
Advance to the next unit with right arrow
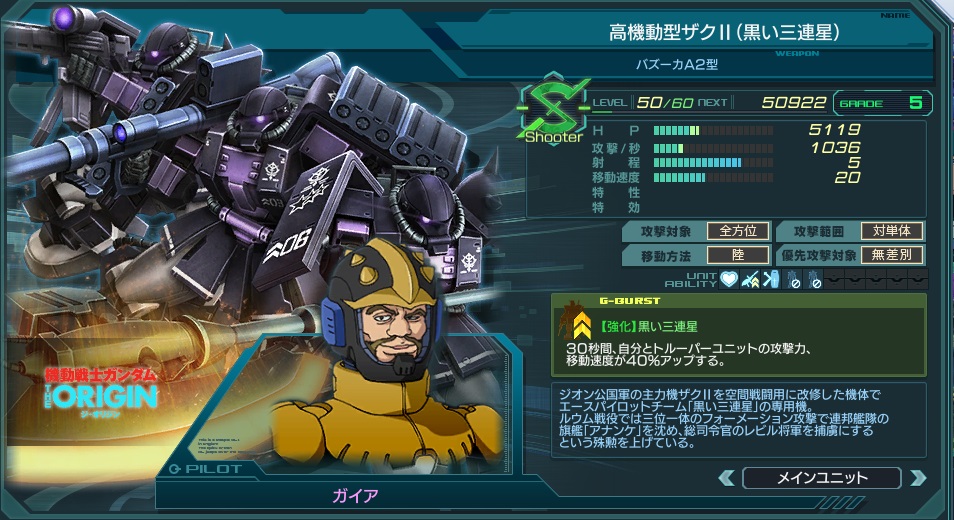[x=917, y=478]
